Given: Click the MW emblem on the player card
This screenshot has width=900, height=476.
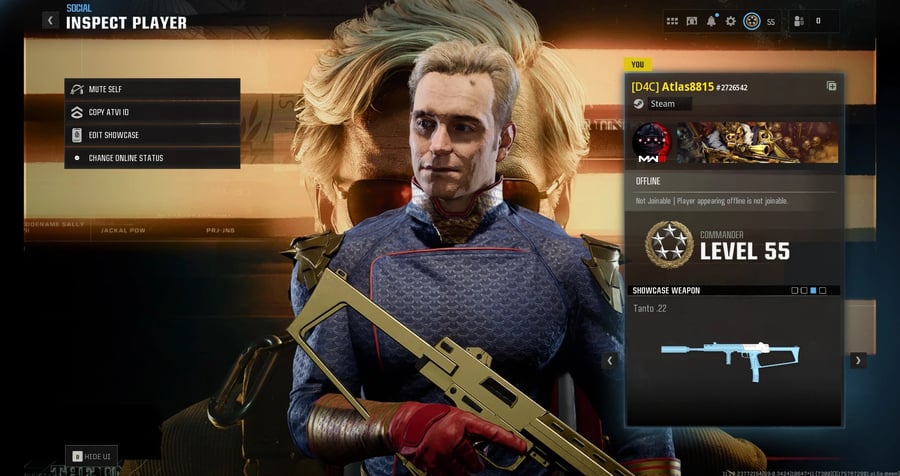Looking at the screenshot, I should tap(651, 143).
